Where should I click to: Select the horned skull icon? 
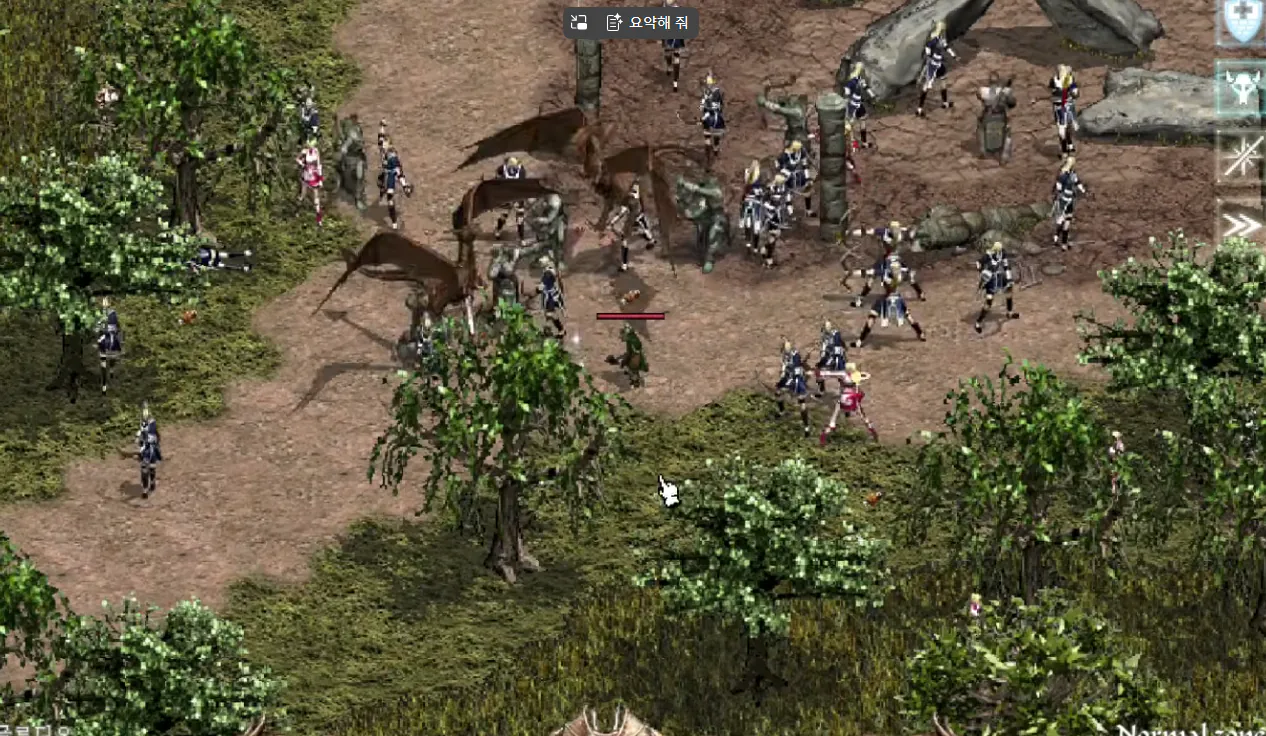pos(1243,89)
